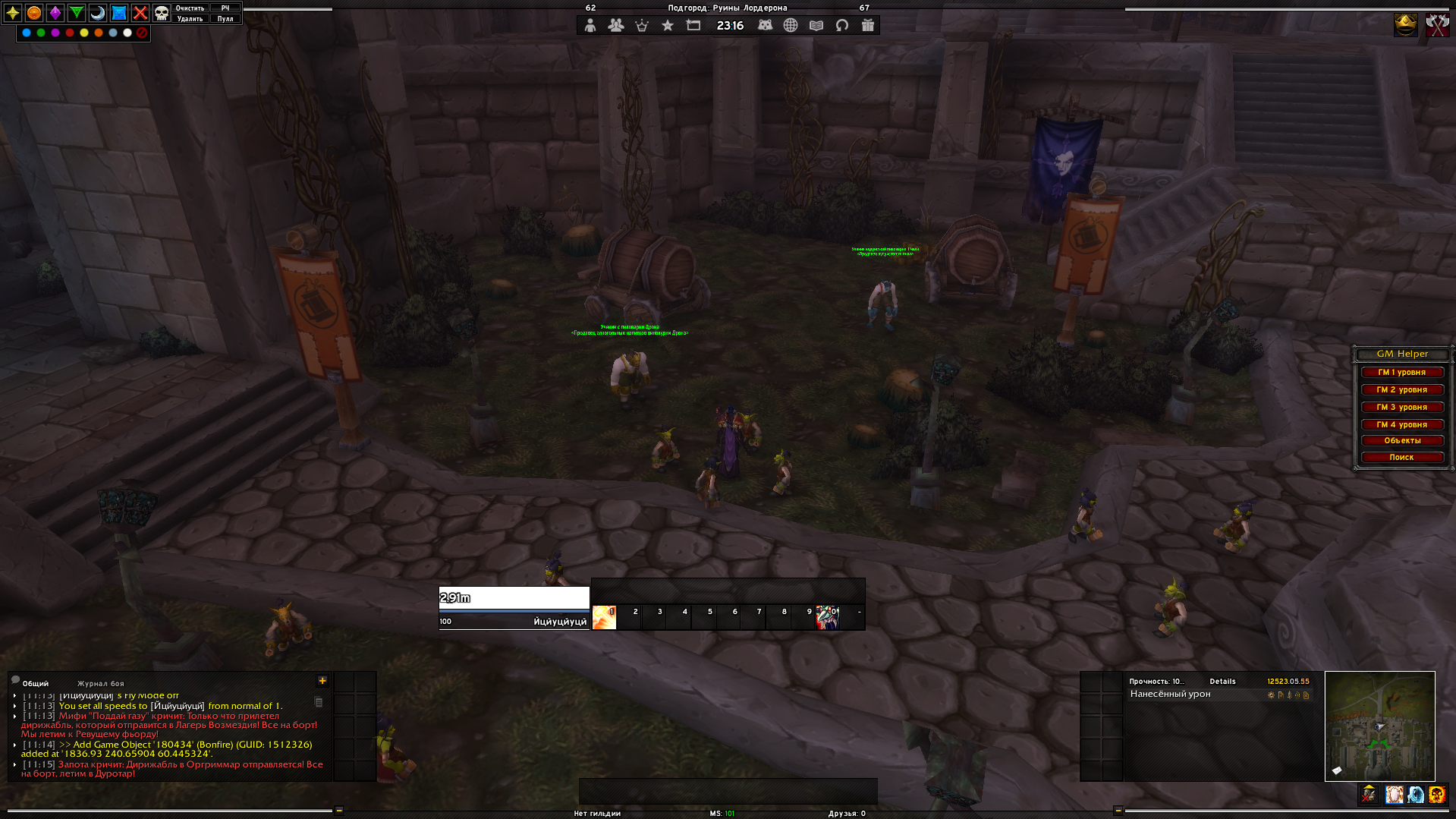The image size is (1456, 819).
Task: Choose the red cross raid marker
Action: (140, 13)
